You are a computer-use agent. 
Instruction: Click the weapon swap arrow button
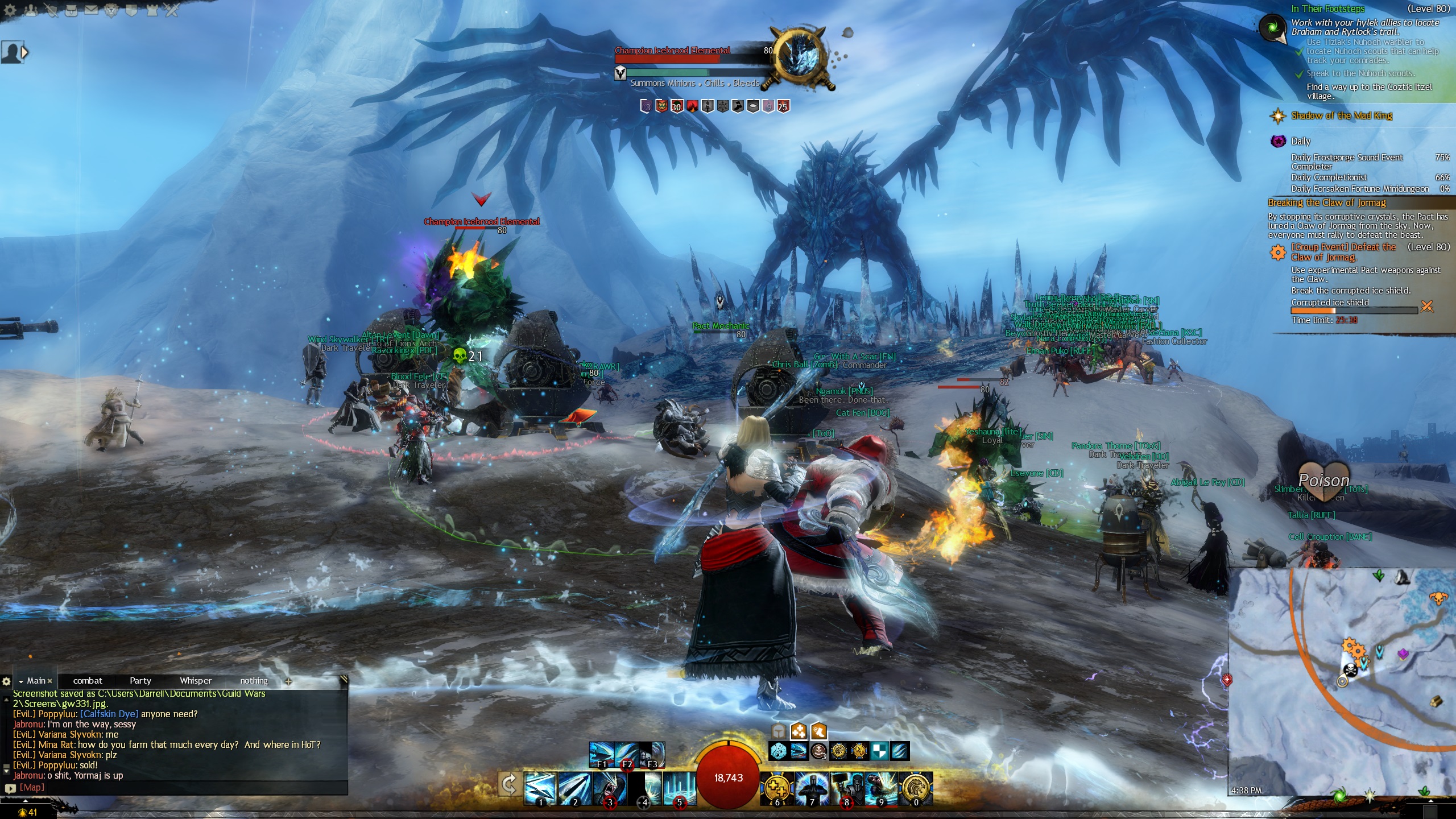[509, 785]
